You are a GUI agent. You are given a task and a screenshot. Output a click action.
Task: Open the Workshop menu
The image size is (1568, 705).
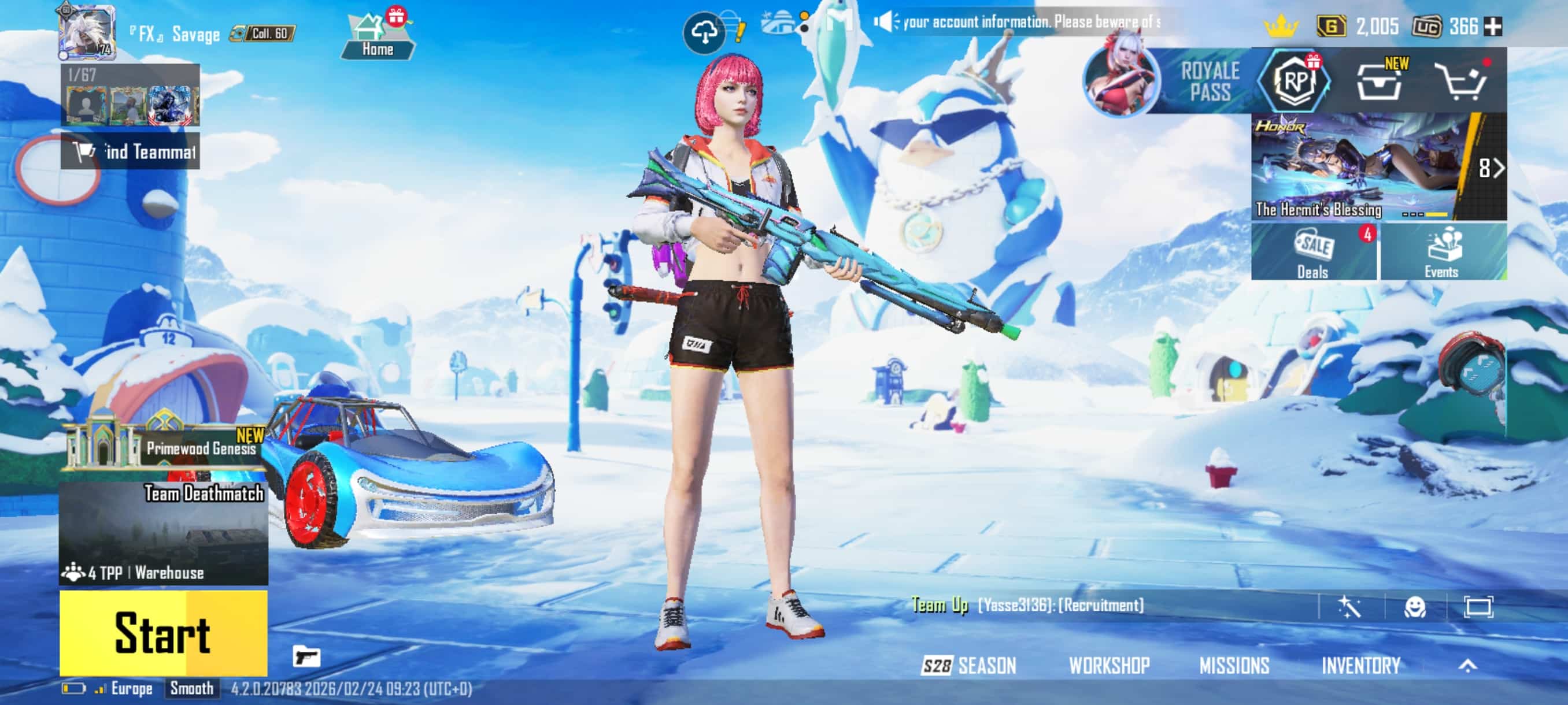tap(1109, 666)
